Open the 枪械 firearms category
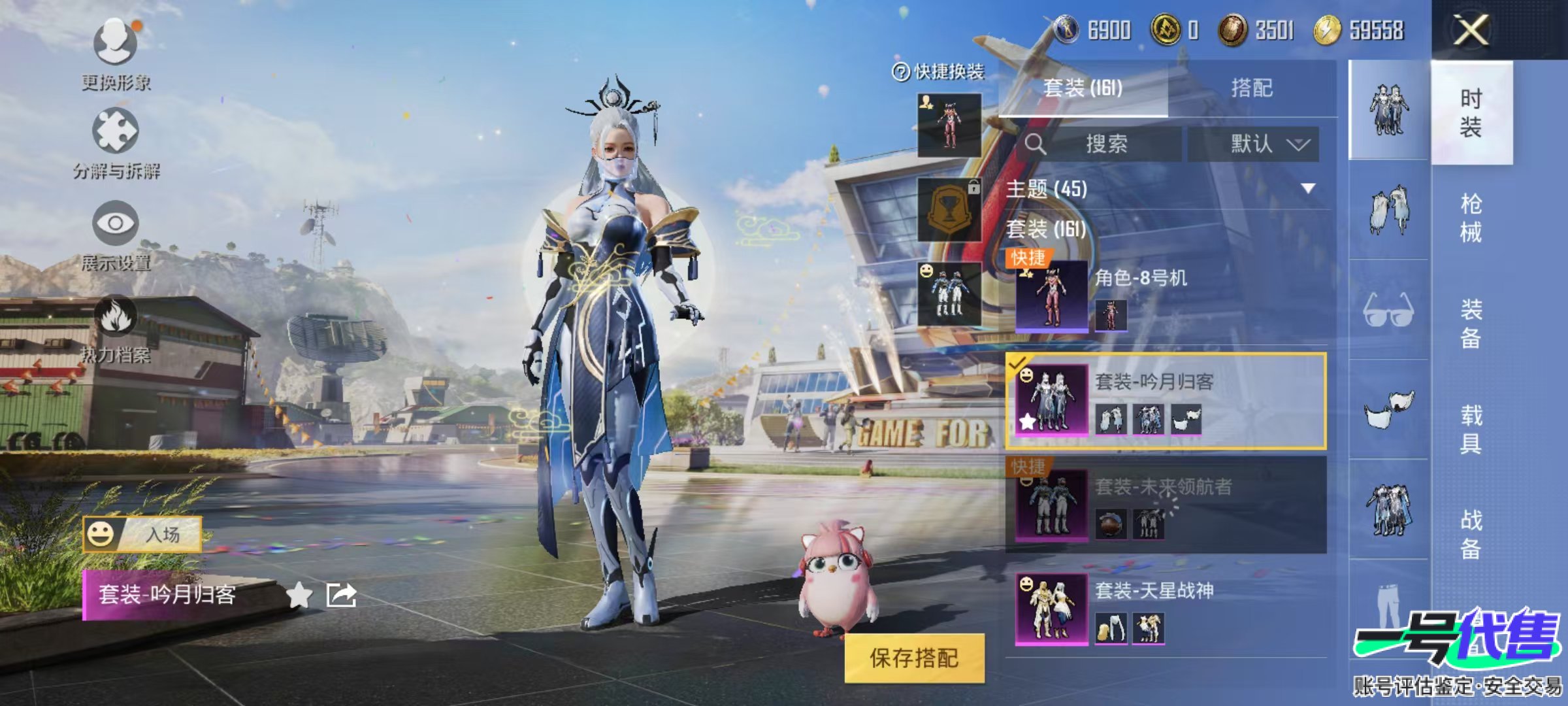 pos(1471,218)
